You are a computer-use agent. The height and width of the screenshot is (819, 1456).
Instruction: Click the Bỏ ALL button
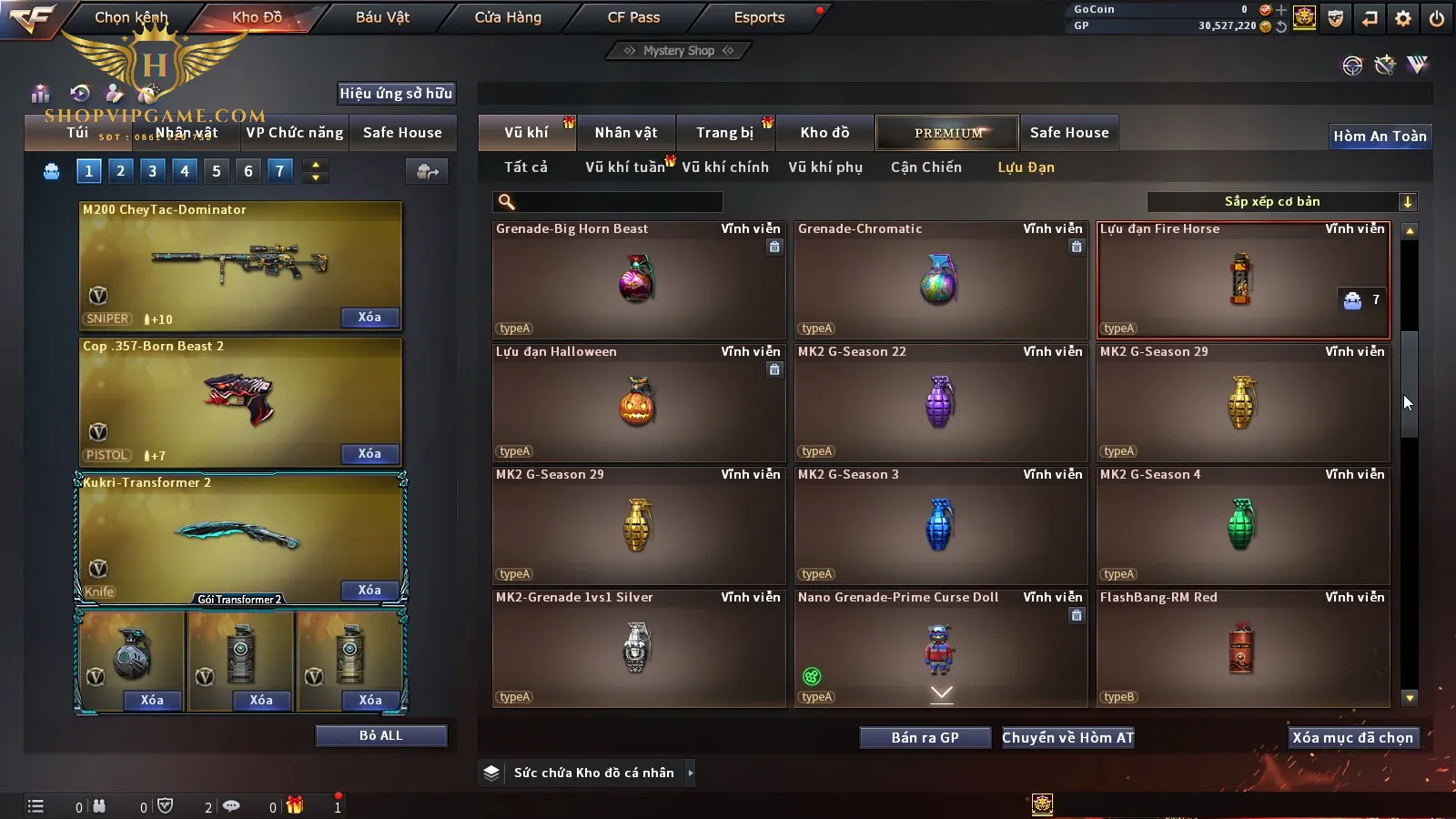pyautogui.click(x=380, y=736)
